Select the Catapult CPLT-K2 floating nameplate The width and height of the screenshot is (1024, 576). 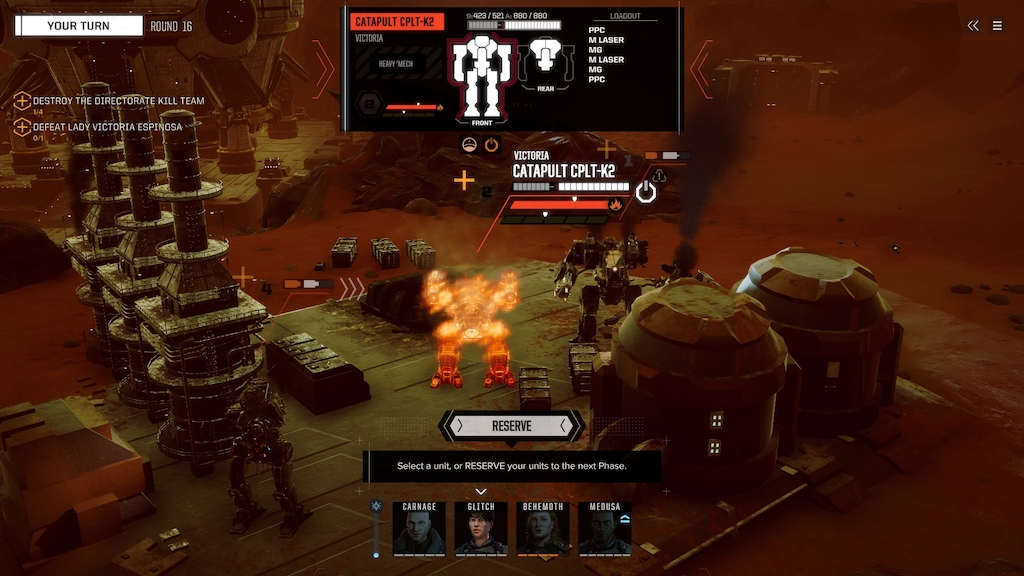point(563,171)
